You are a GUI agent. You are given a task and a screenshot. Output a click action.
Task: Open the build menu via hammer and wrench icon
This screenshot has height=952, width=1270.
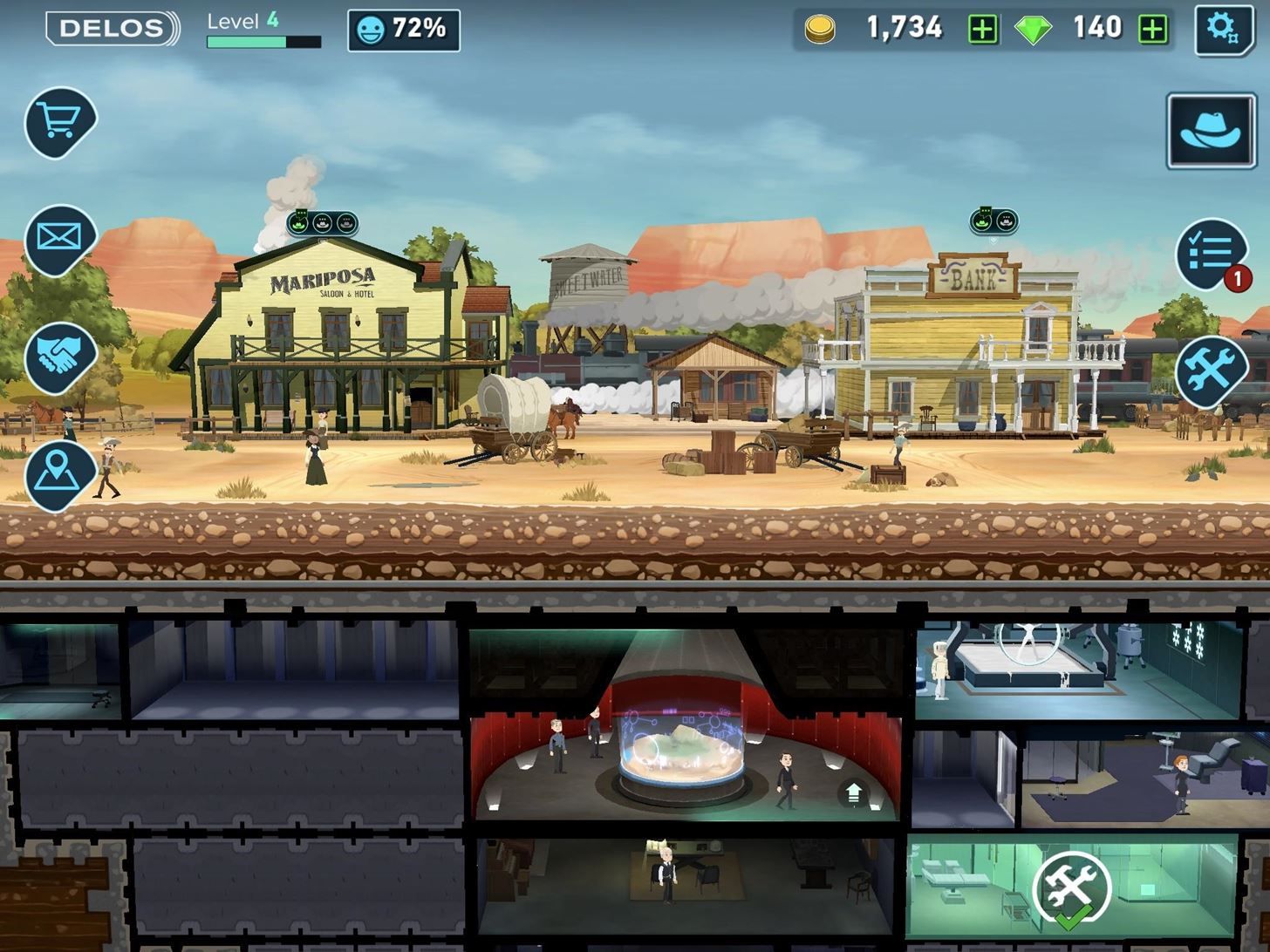point(1212,370)
